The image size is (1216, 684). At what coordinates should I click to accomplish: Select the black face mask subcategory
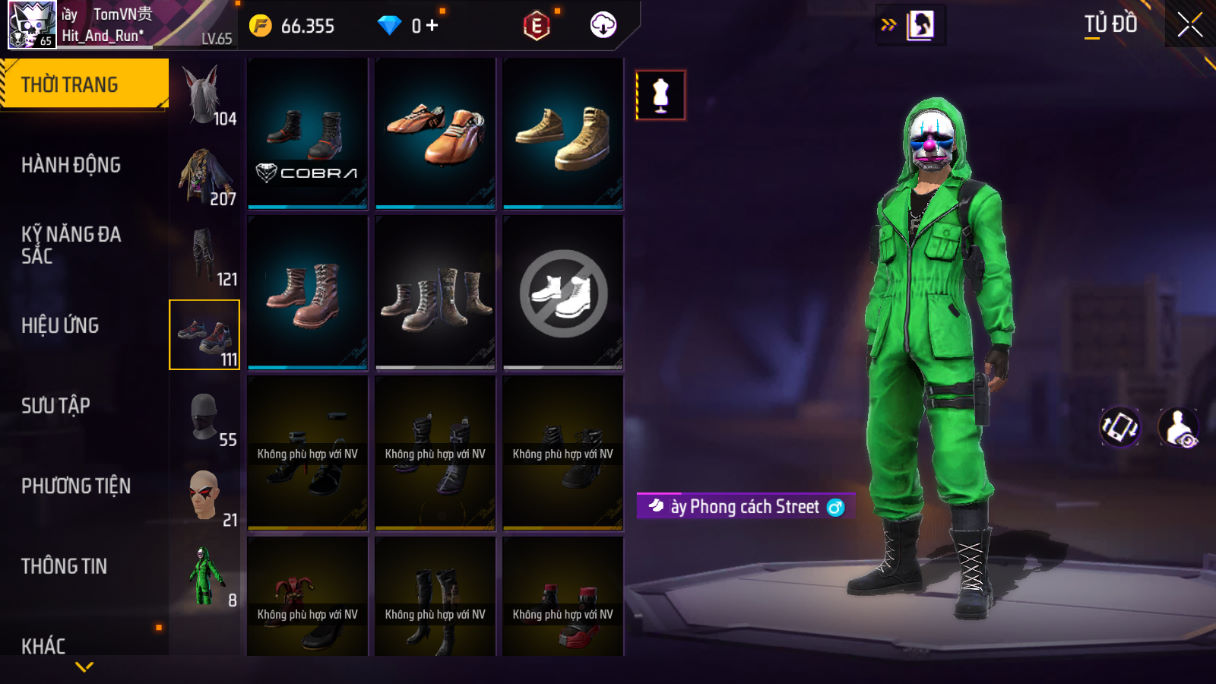pos(204,417)
